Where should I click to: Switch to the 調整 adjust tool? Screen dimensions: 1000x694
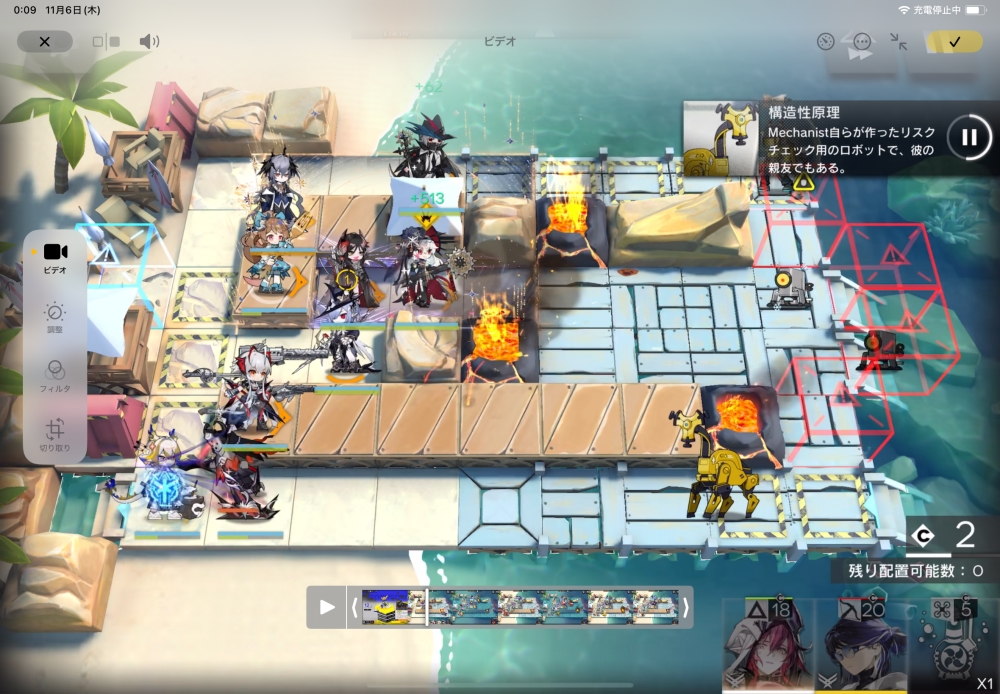coord(55,319)
